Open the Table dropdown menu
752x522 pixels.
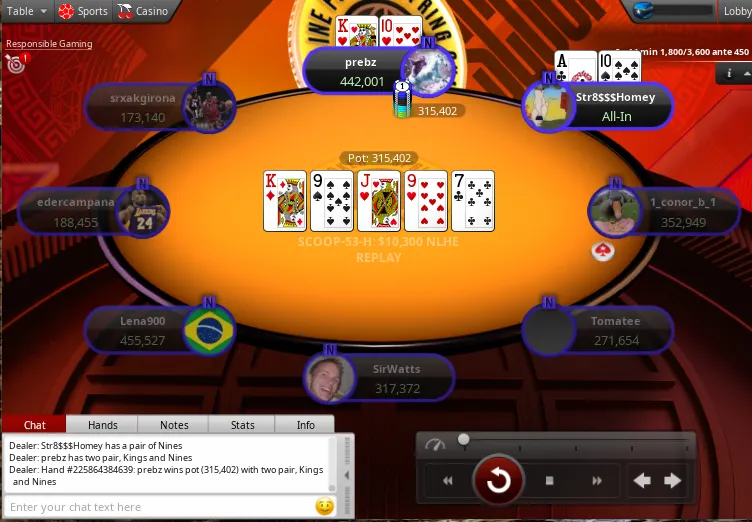tap(25, 11)
